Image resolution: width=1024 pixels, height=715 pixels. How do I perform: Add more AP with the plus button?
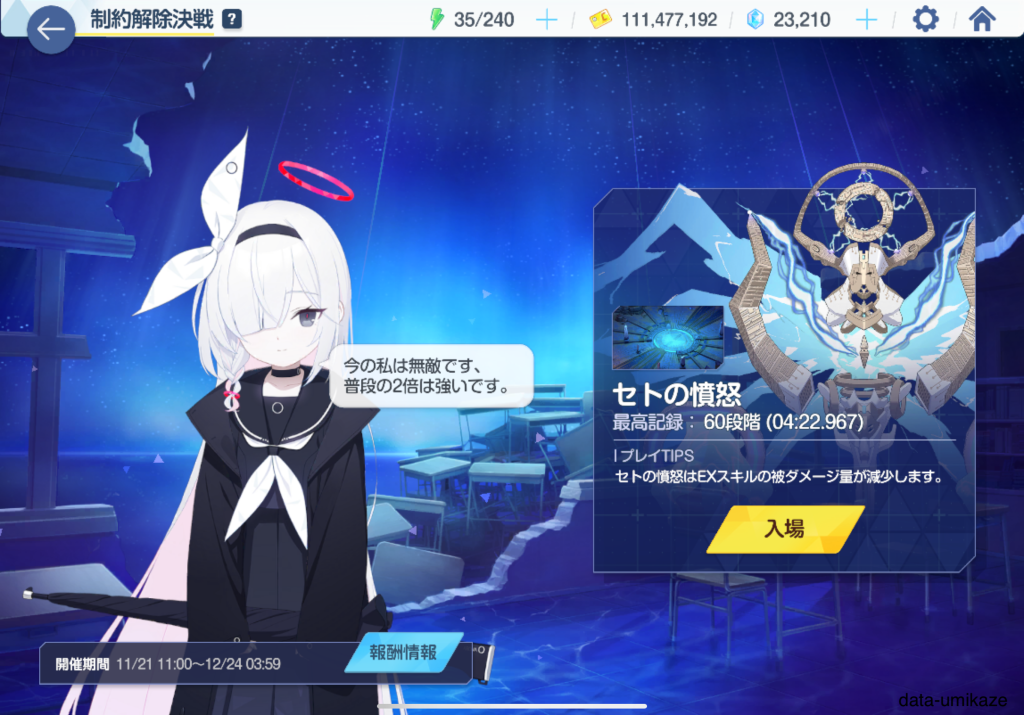point(547,20)
